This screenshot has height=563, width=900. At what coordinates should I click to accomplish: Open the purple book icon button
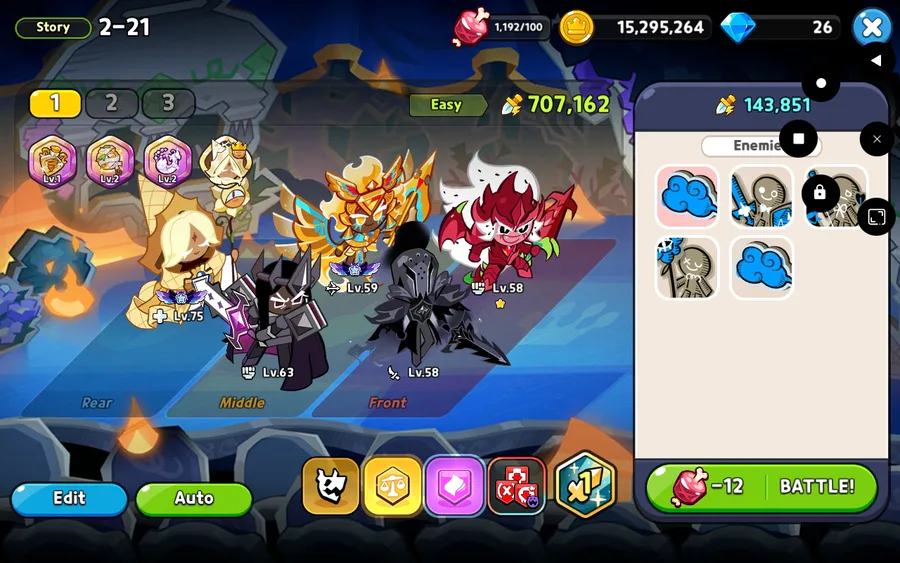pos(454,487)
